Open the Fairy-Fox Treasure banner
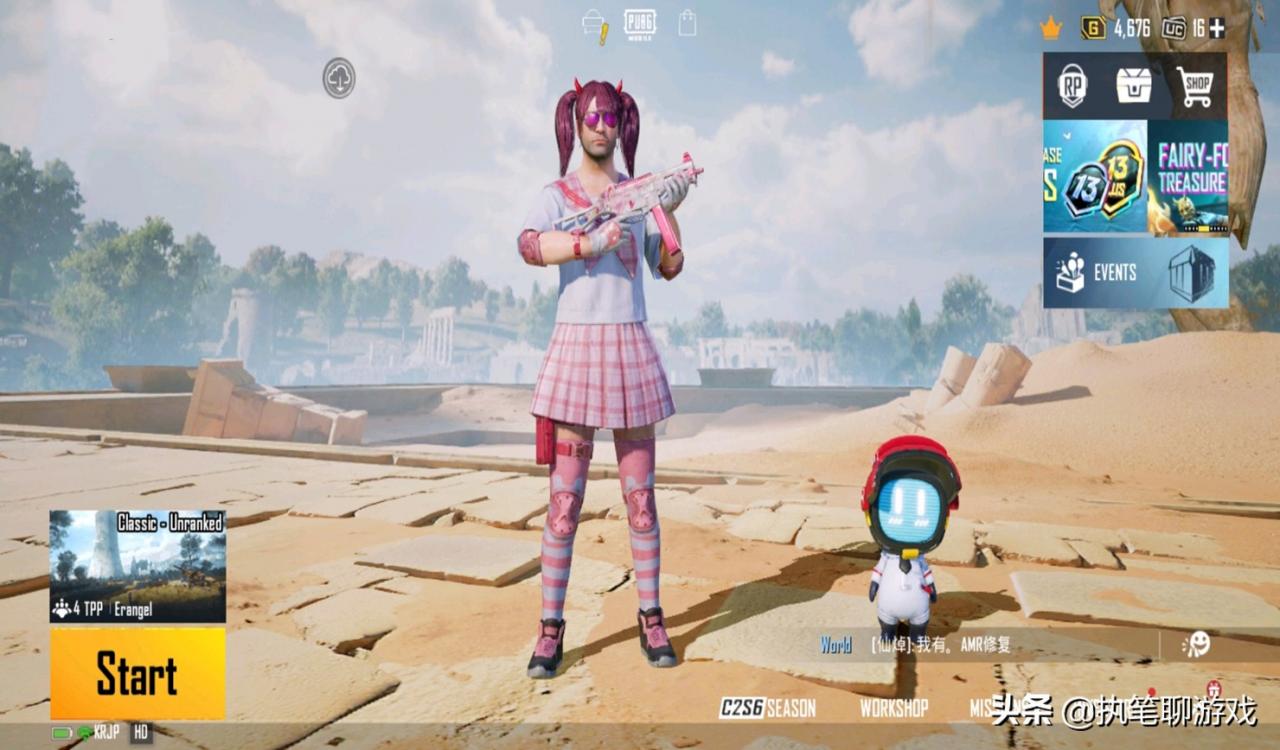Image resolution: width=1280 pixels, height=750 pixels. click(1188, 178)
